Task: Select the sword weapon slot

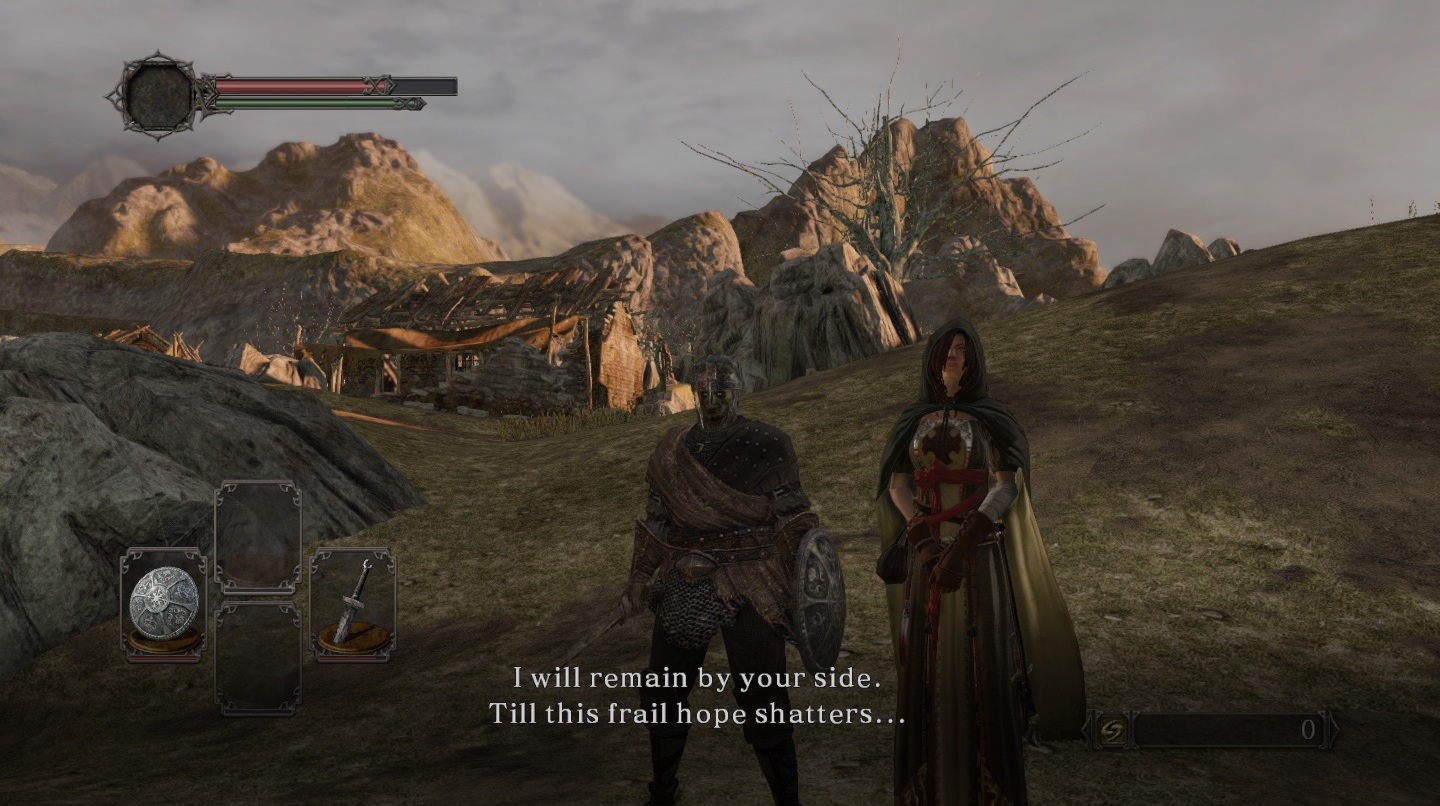Action: coord(352,604)
